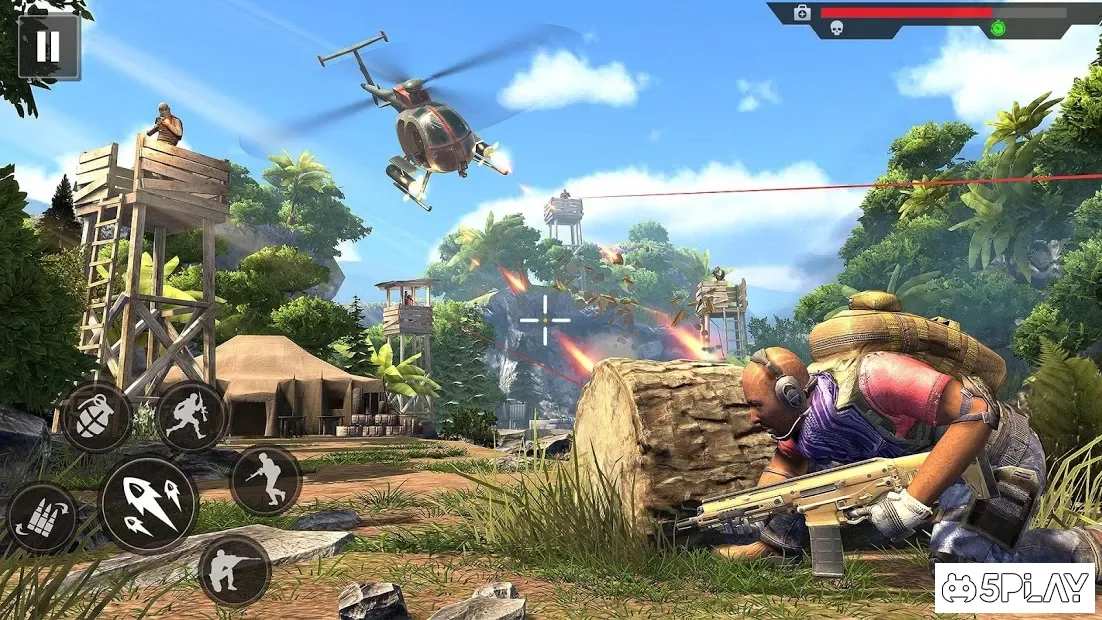Click the 5Play watermark logo

point(1014,589)
